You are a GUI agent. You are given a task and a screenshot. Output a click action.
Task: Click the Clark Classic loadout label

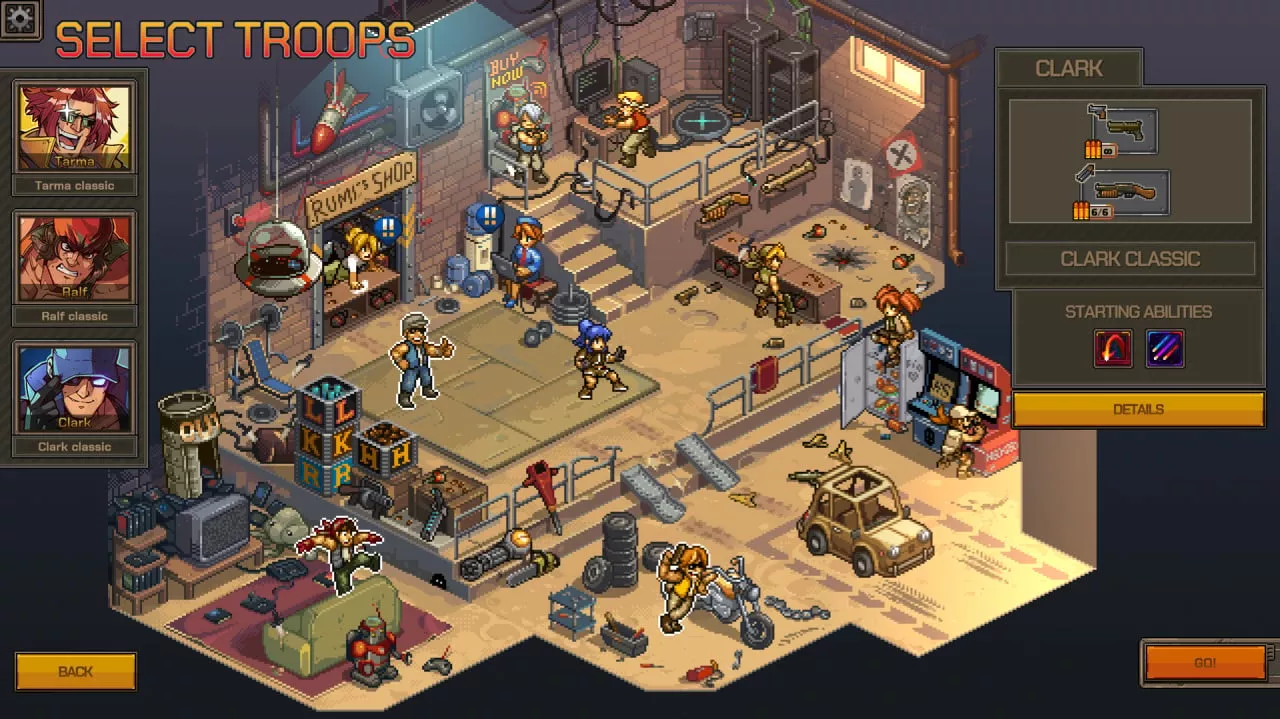(1130, 259)
